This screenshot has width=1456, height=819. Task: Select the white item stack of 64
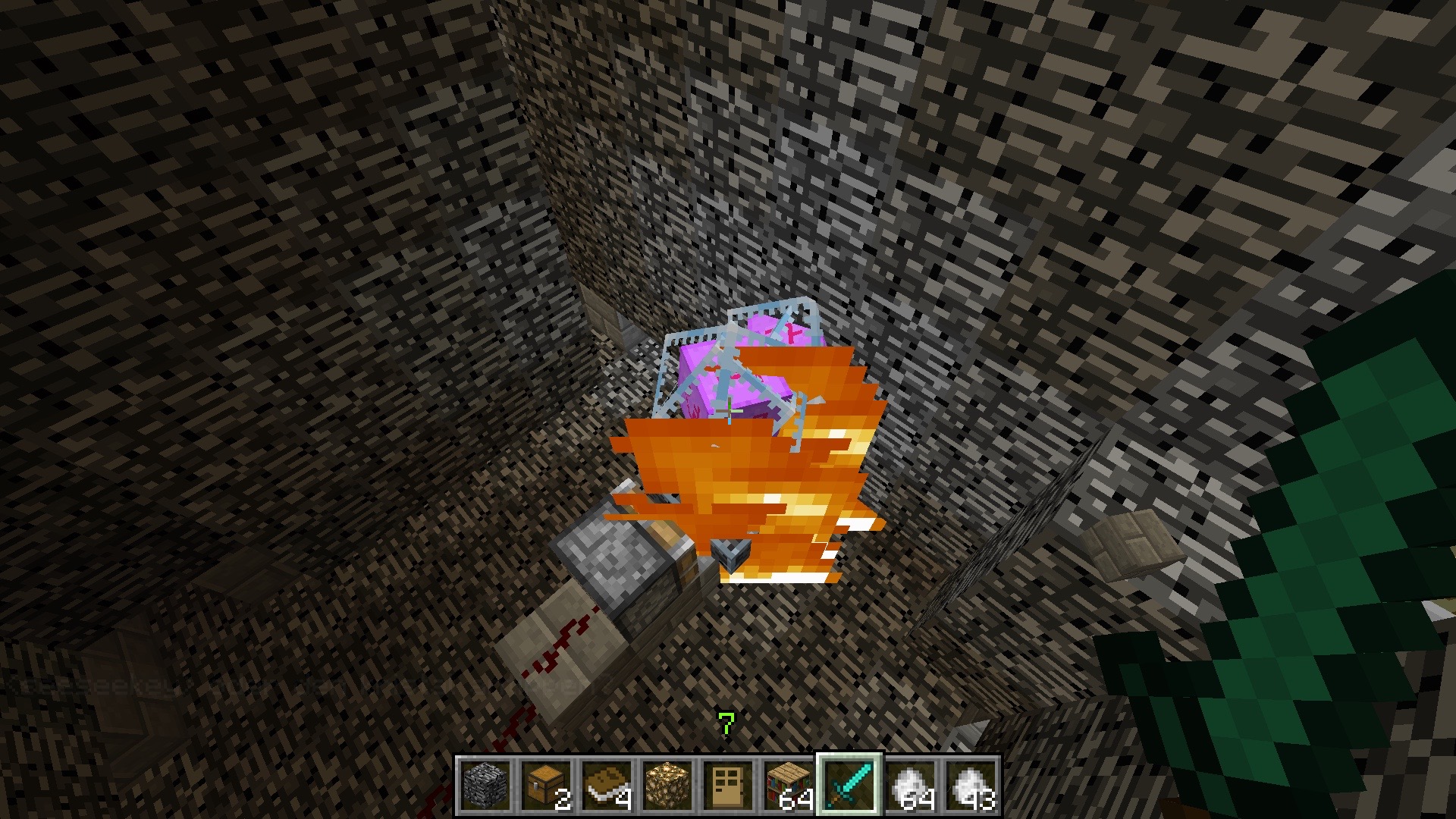click(909, 786)
